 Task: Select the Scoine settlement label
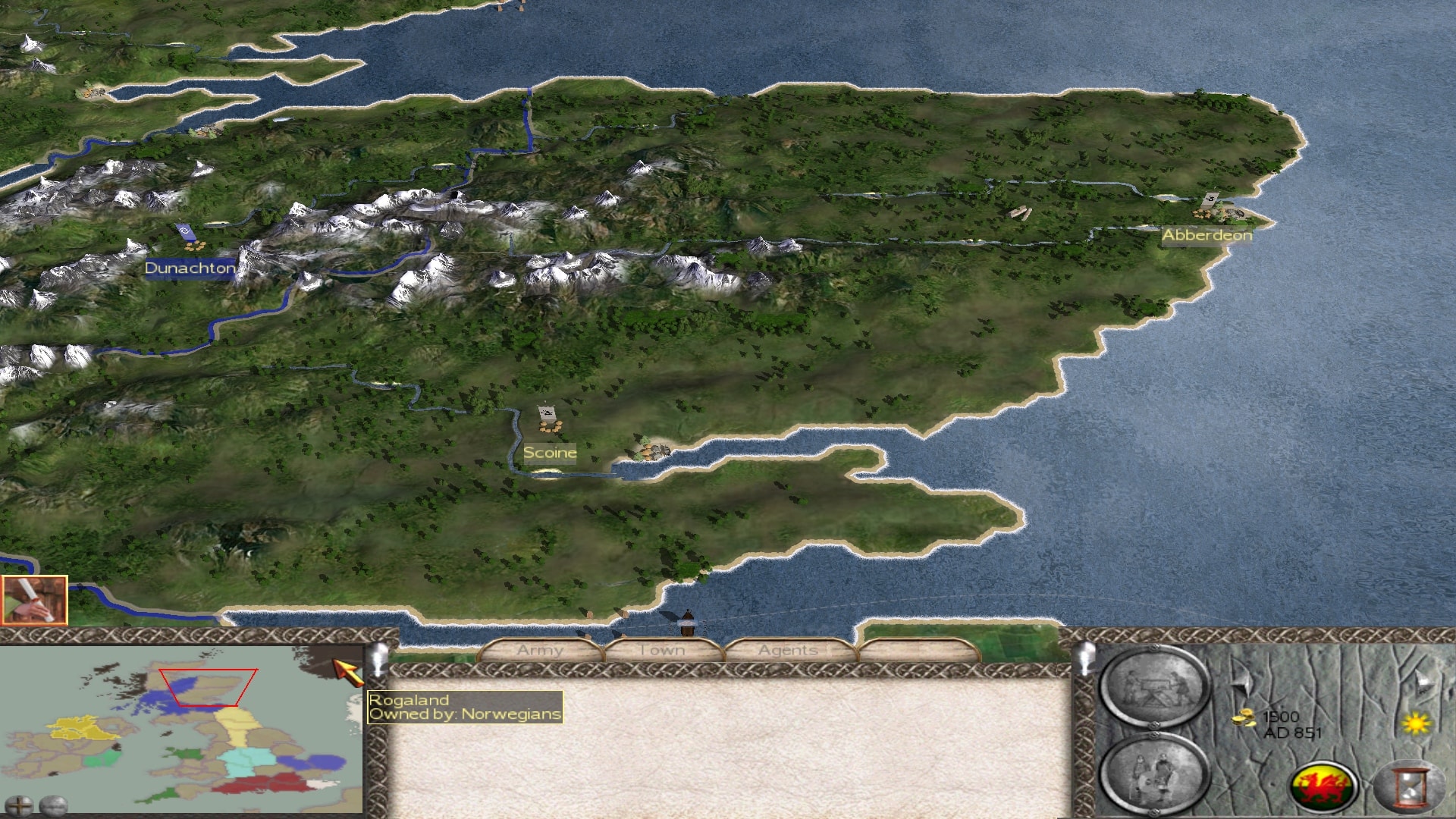pos(550,453)
